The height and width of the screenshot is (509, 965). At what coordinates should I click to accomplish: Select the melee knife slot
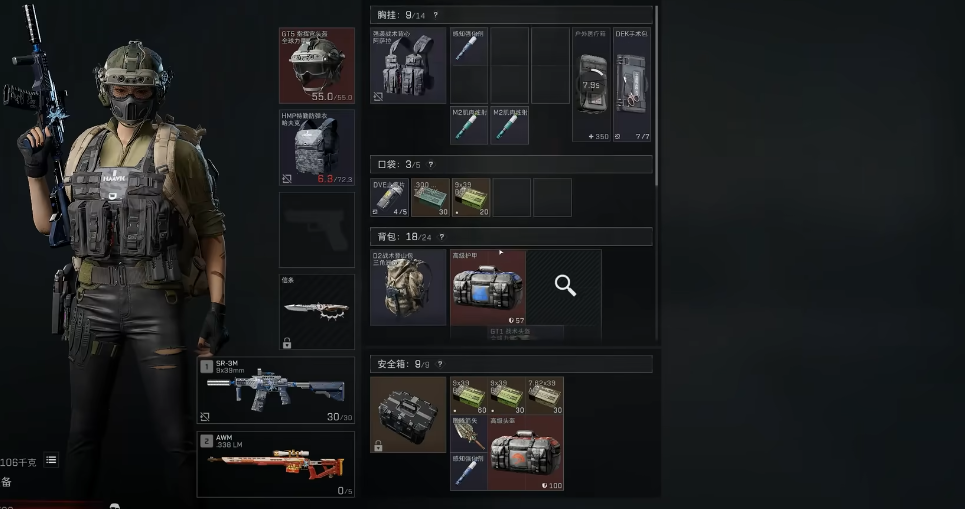tap(316, 311)
